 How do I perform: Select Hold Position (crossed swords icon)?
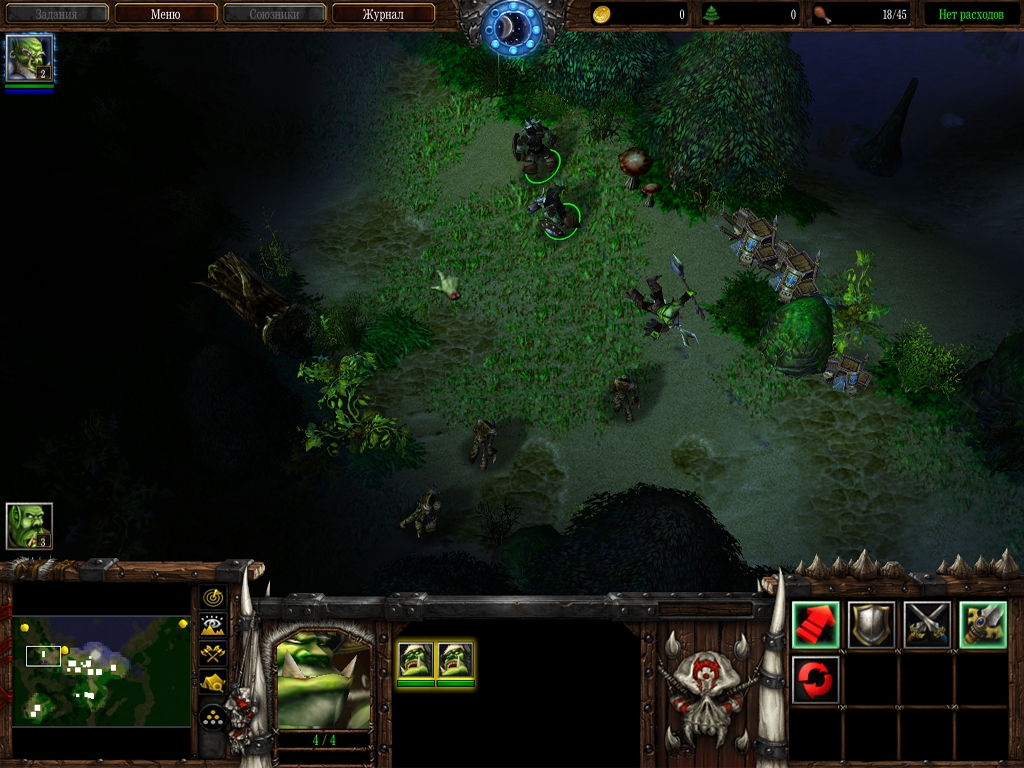click(927, 625)
